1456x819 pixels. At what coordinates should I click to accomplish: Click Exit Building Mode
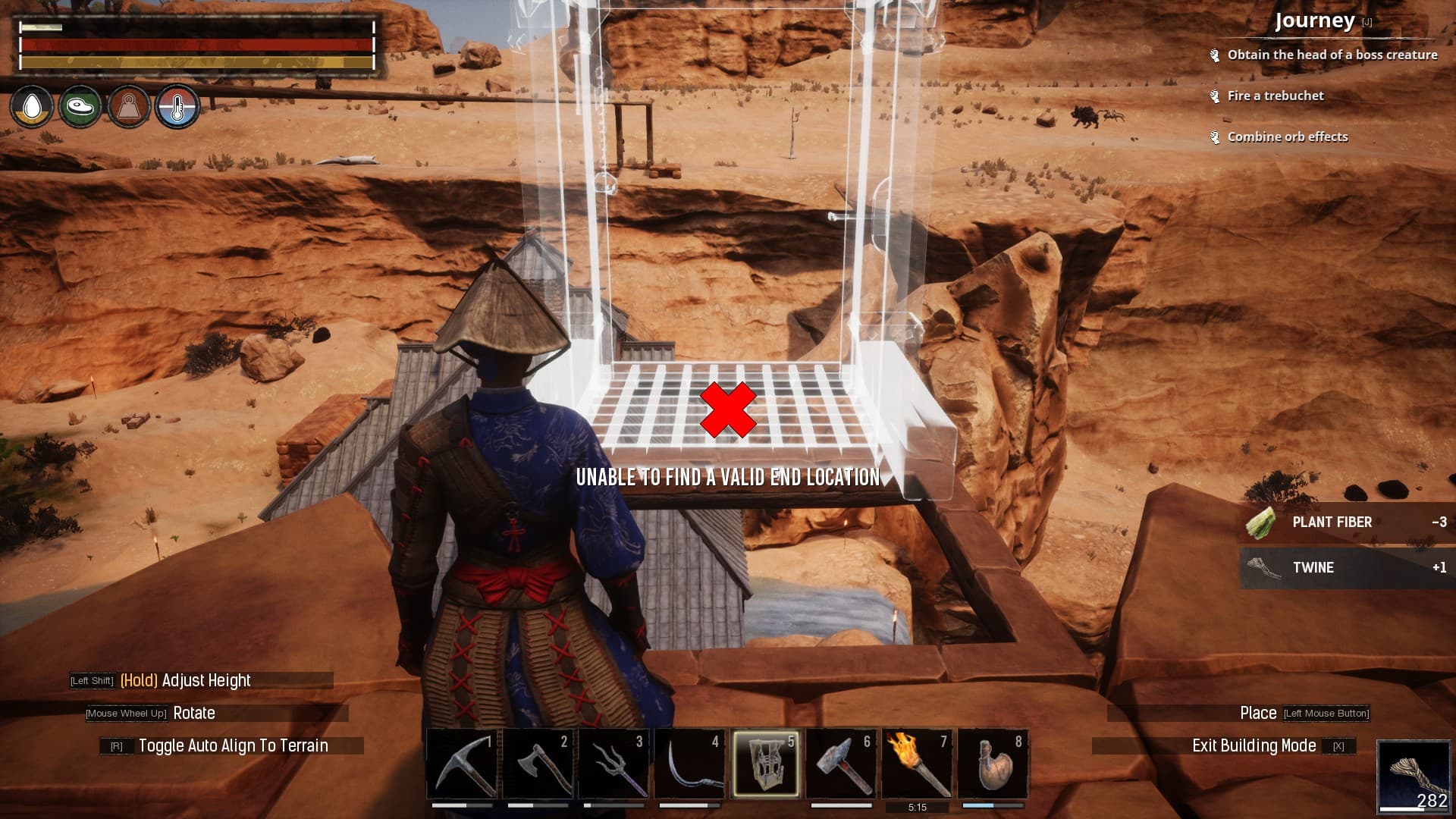point(1255,745)
